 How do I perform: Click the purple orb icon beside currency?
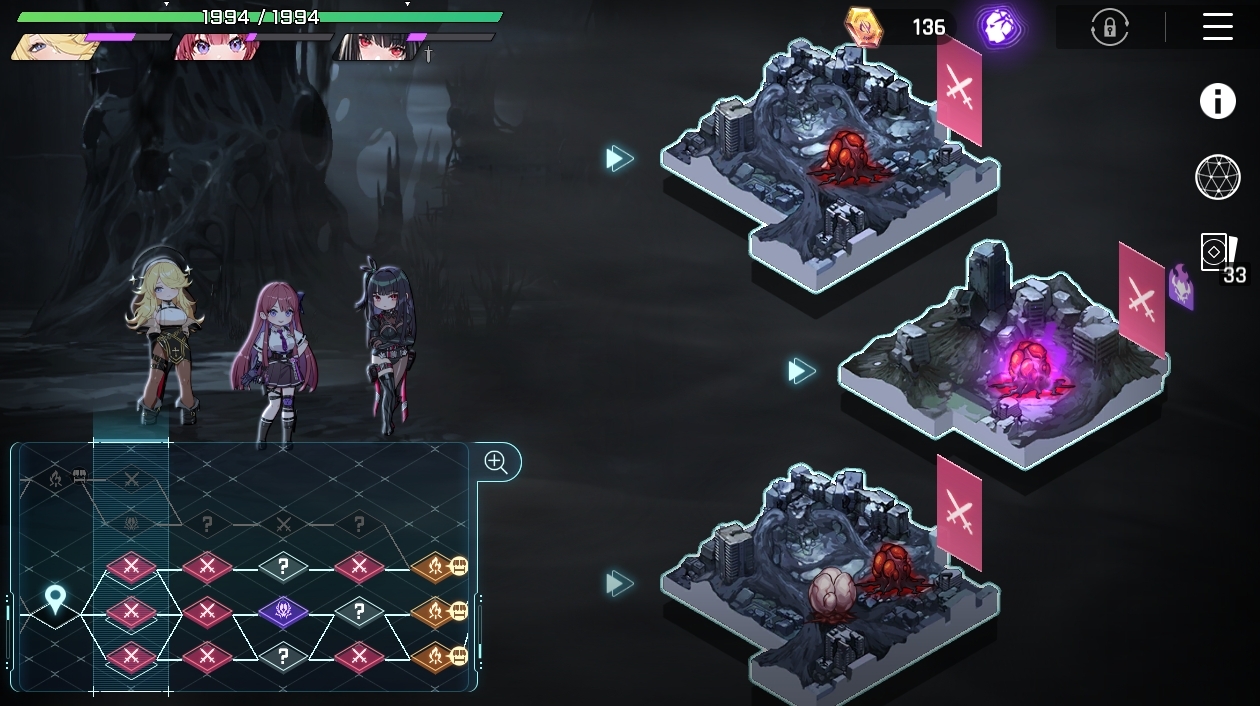coord(997,27)
